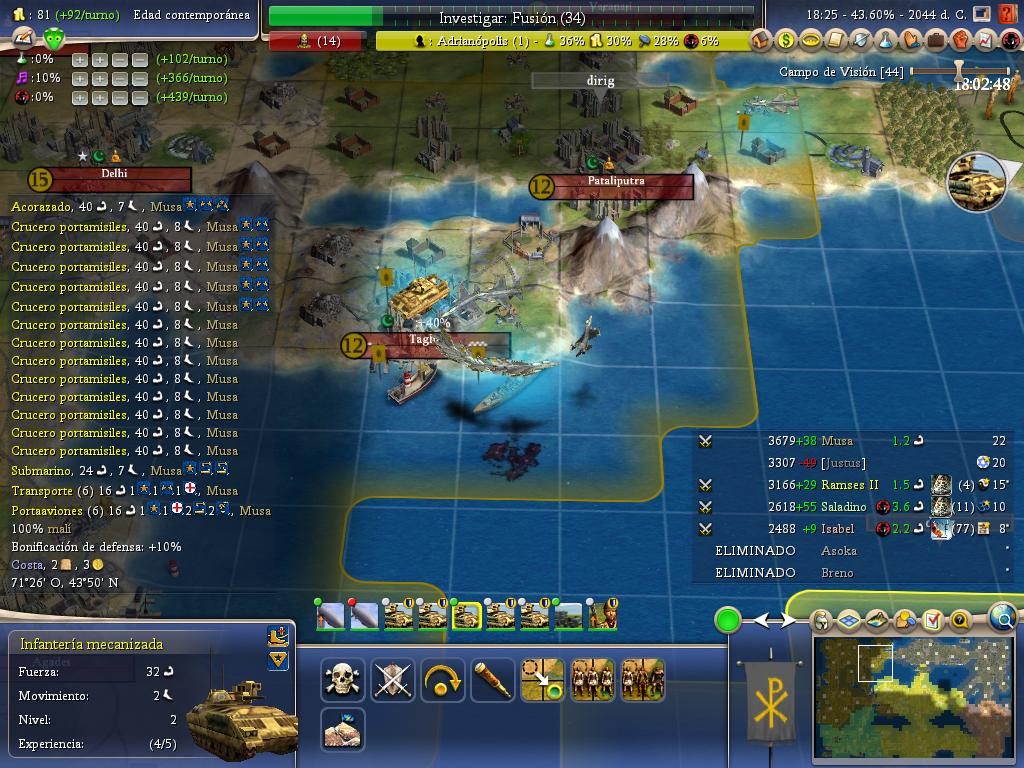Screen dimensions: 1024x768
Task: Open the Civilopedia red question mark
Action: click(1008, 15)
